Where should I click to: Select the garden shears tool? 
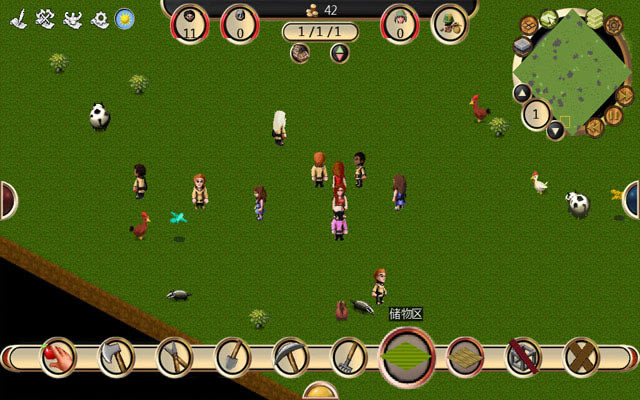point(173,356)
